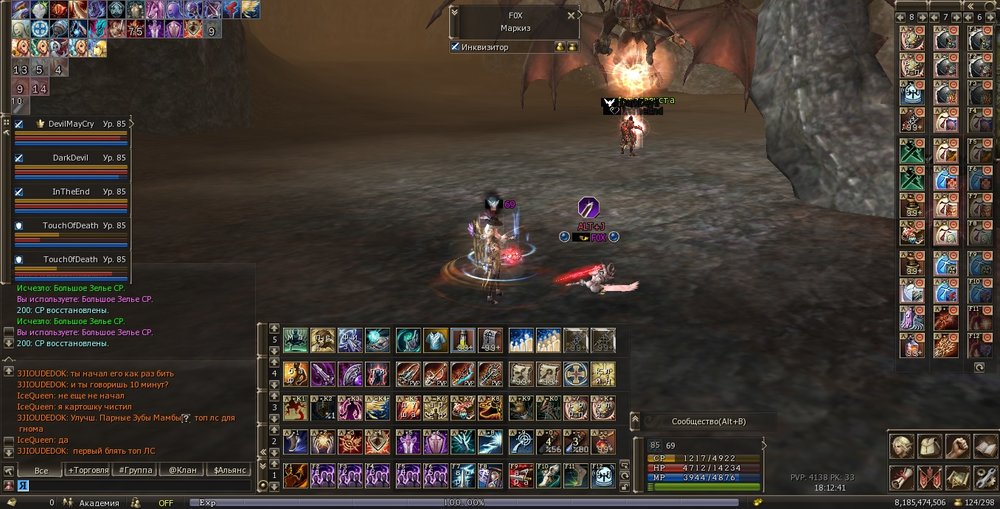1000x509 pixels.
Task: Open the inventory backpack button
Action: tap(929, 447)
